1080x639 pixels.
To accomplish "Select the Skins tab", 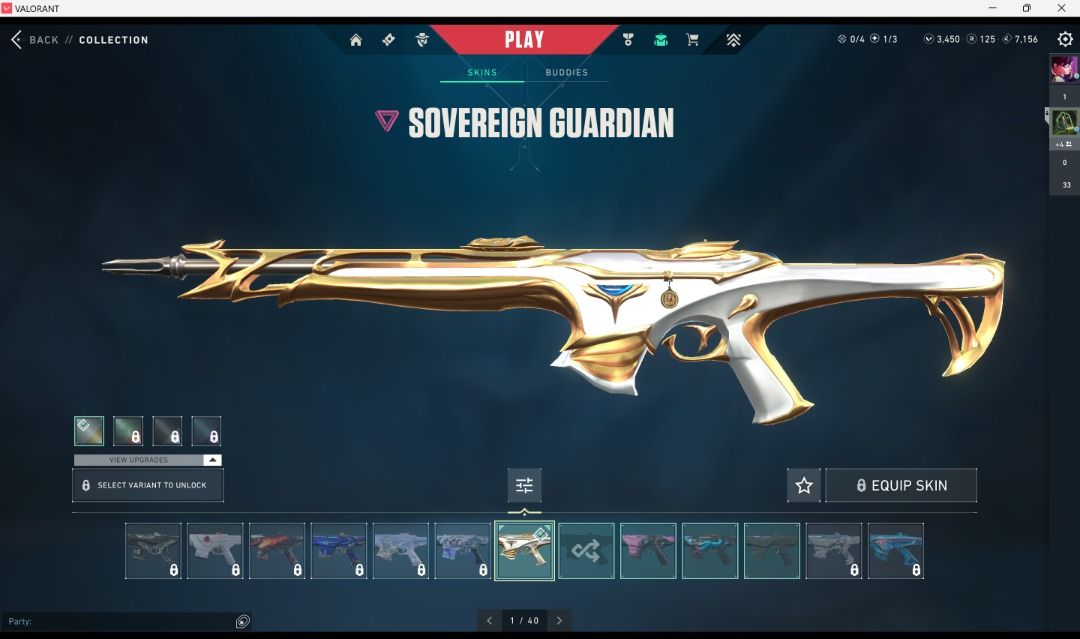I will click(482, 72).
